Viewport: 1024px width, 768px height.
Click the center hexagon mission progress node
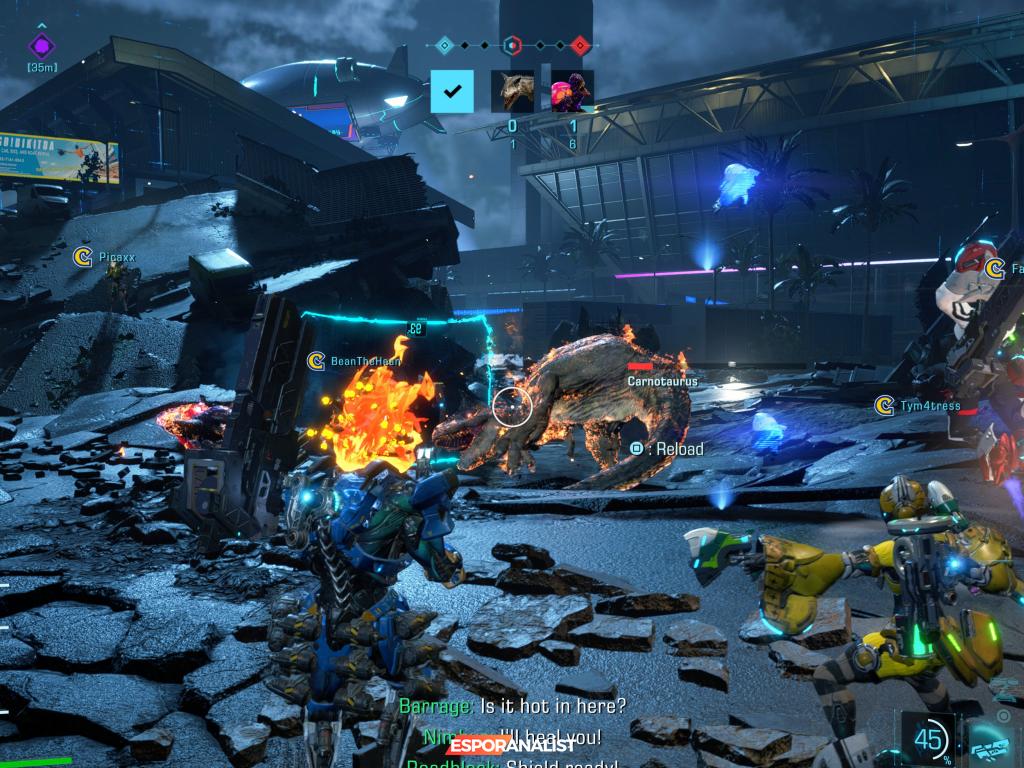pyautogui.click(x=512, y=44)
